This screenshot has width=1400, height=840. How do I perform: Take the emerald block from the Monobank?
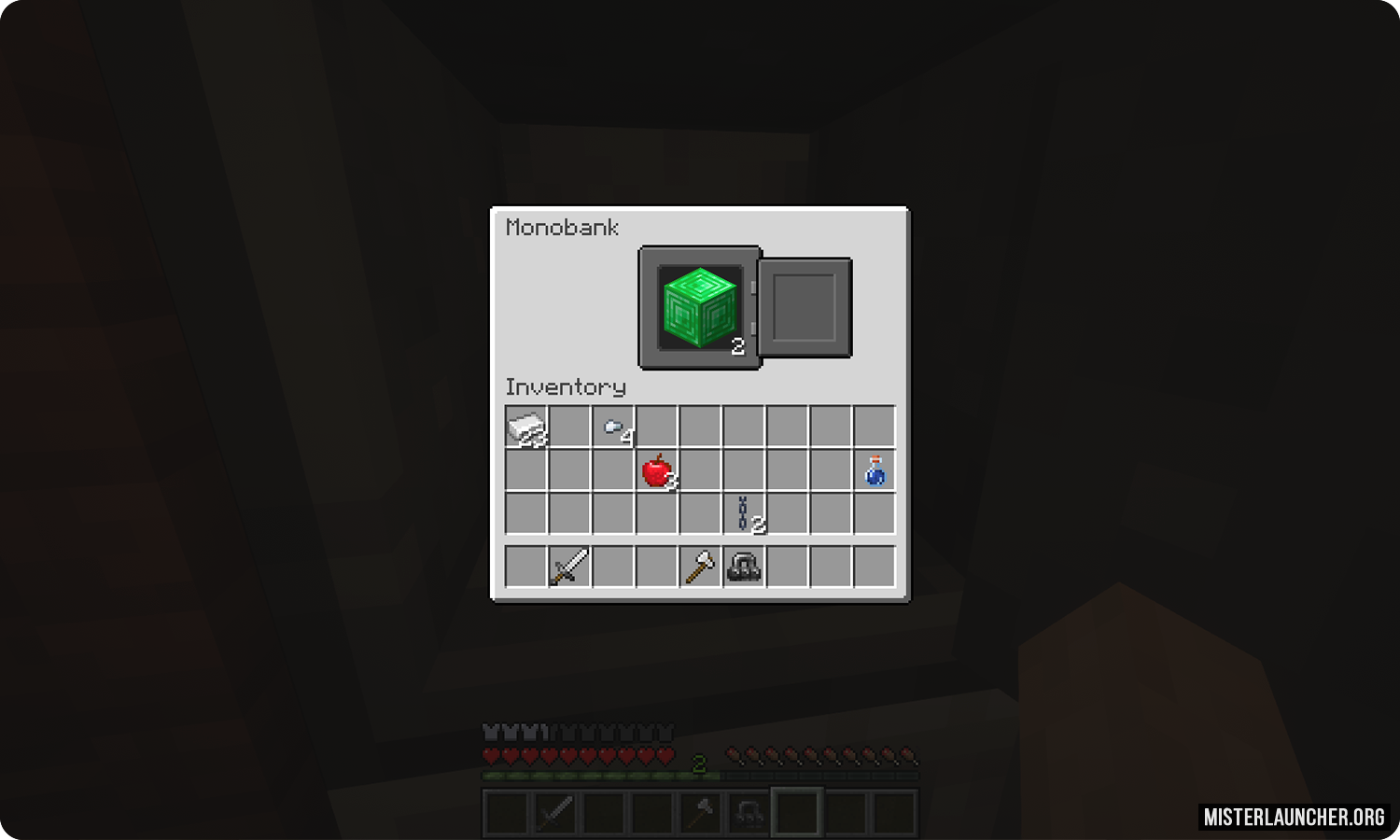699,307
